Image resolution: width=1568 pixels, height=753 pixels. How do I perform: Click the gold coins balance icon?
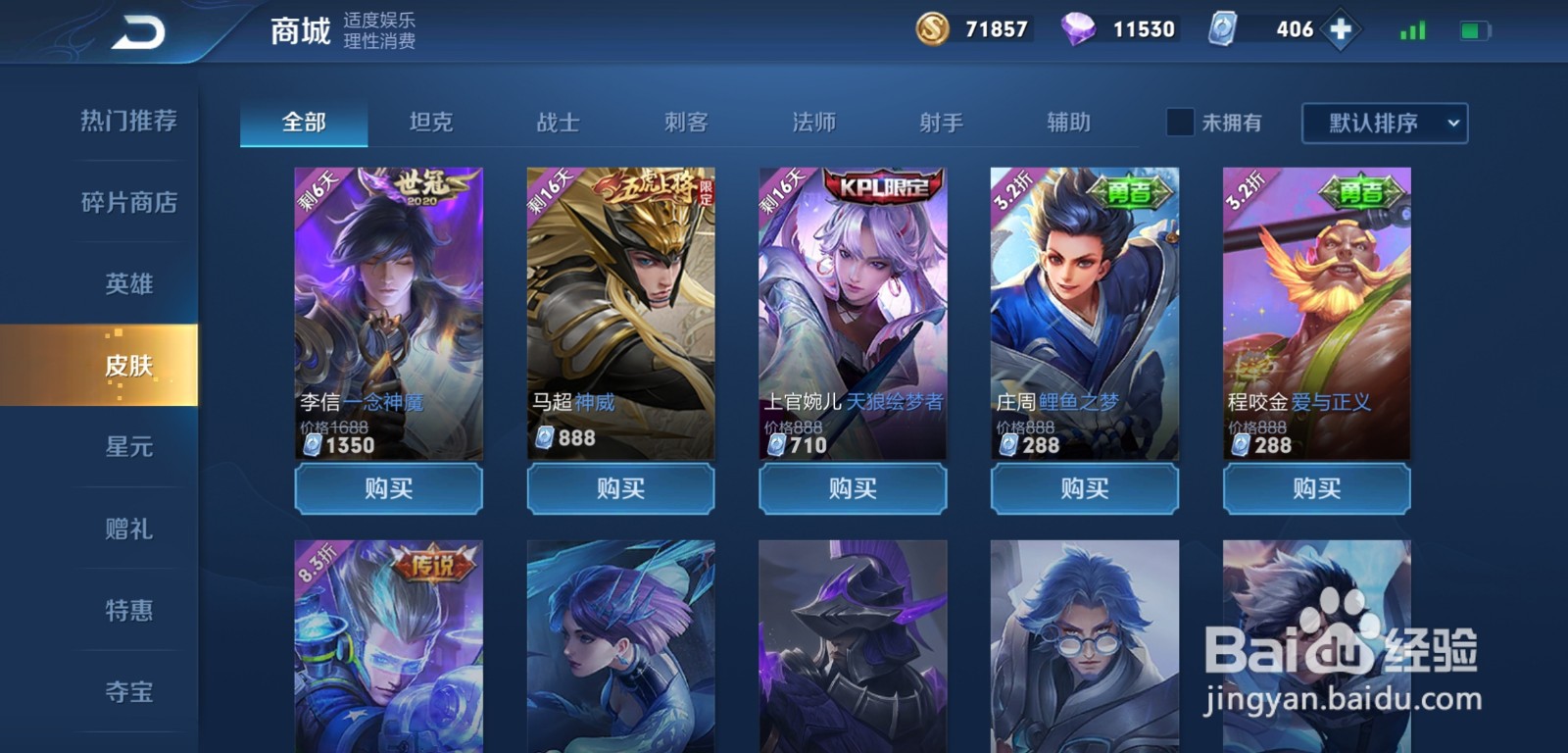934,28
